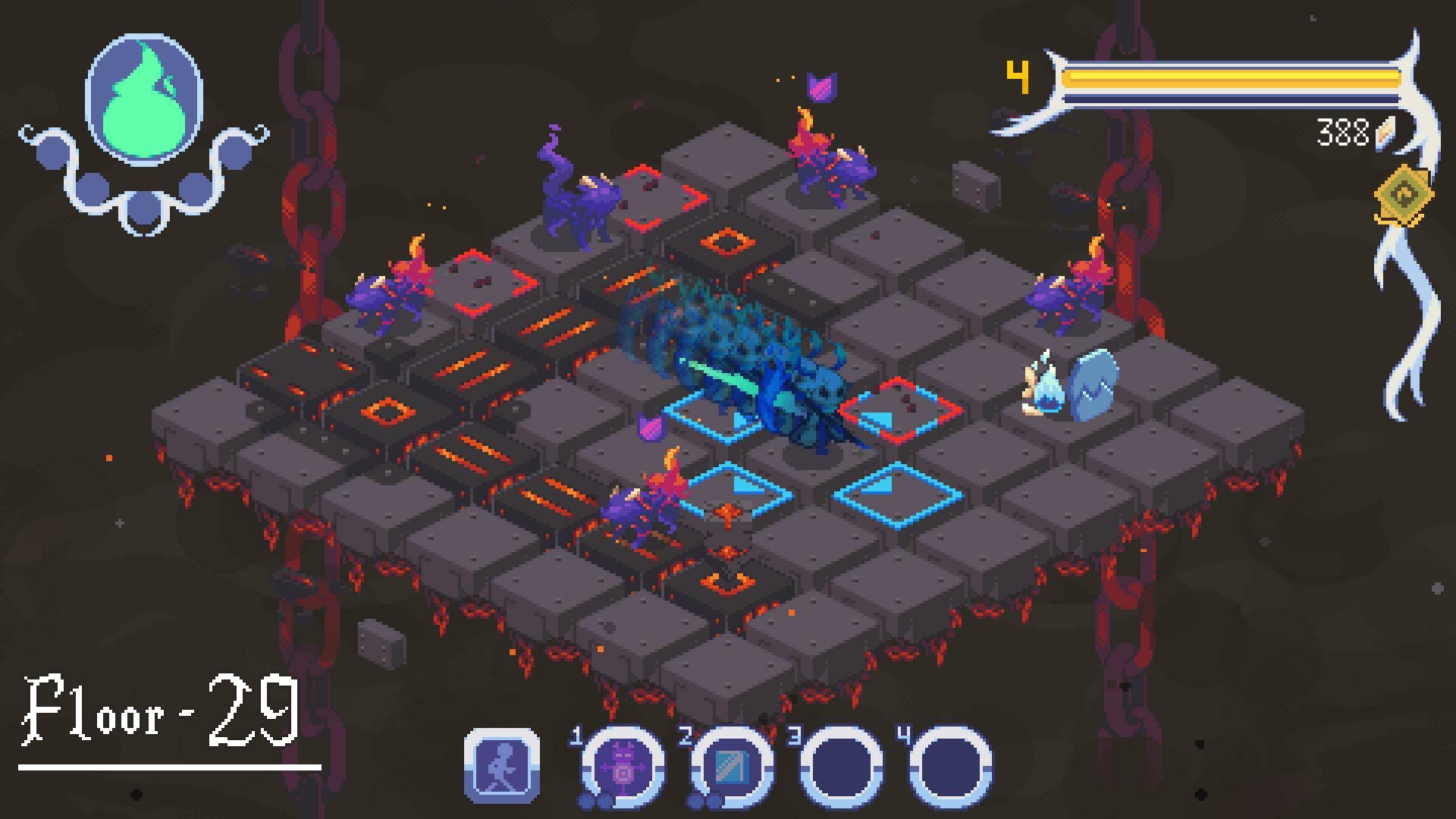Click the purple cat marker at the top
Screen dimensions: 1456x819
(x=821, y=86)
